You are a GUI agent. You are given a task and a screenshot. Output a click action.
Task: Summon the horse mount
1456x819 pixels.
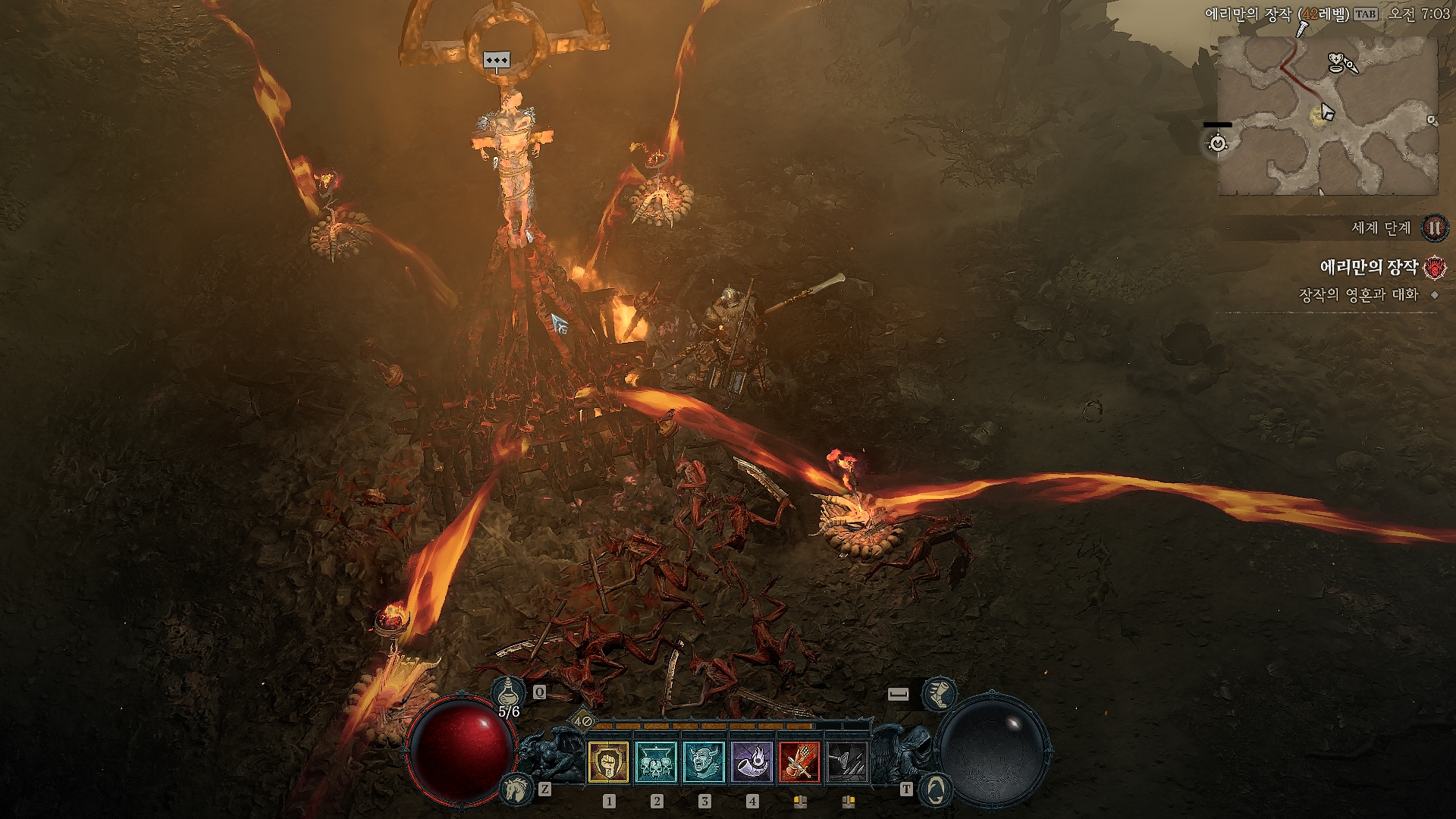point(517,789)
